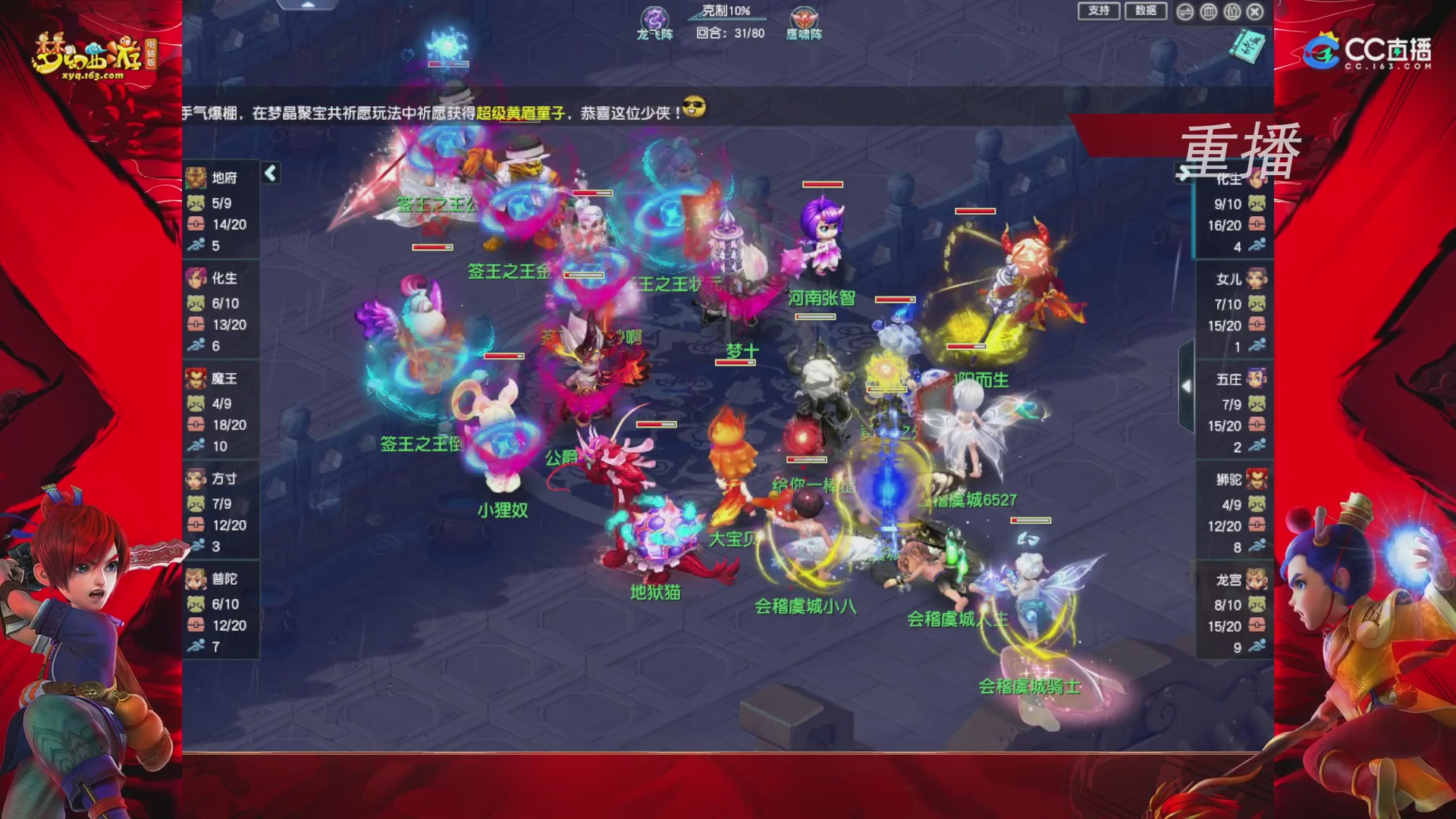This screenshot has height=819, width=1456.
Task: Click the pet face icon in the 魔王 row
Action: [x=198, y=403]
